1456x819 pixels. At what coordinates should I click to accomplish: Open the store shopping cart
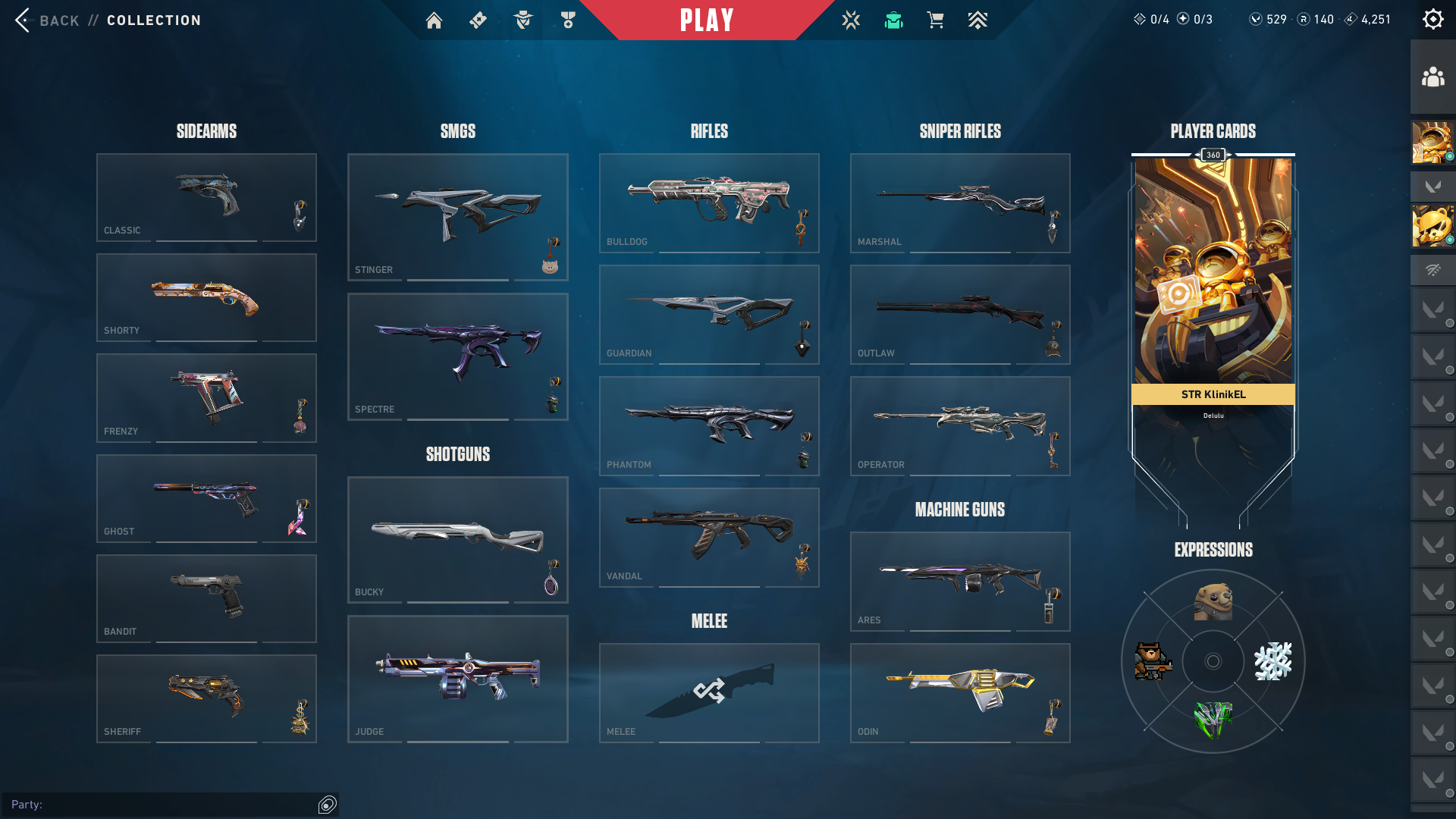point(935,20)
